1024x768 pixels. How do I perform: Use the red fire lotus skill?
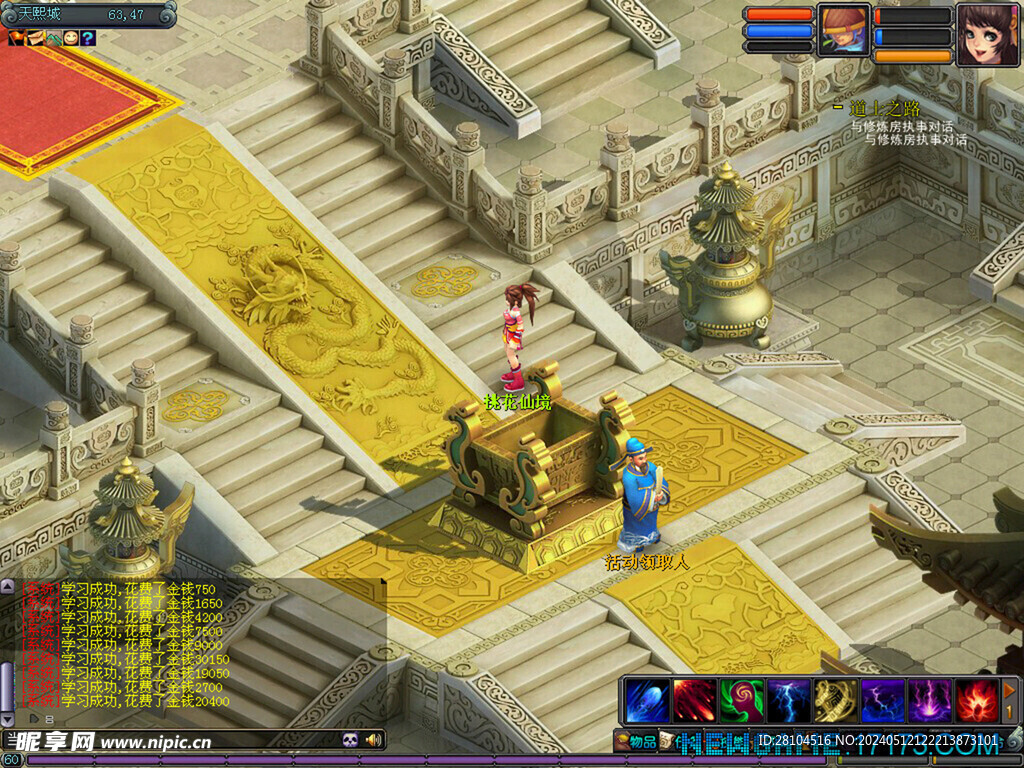tap(976, 700)
